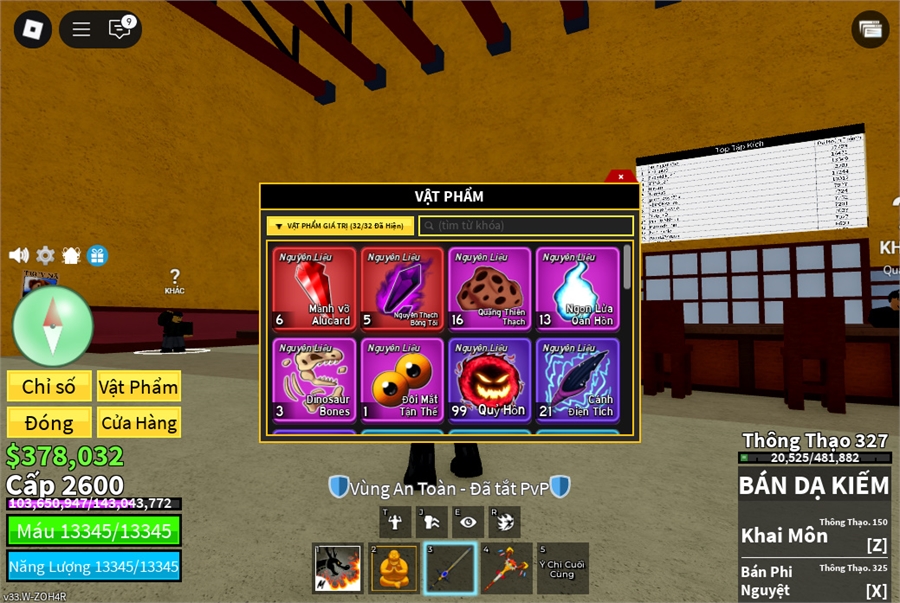Open the Vật Phẩm Giá Trị filter dropdown
This screenshot has height=603, width=900.
340,226
